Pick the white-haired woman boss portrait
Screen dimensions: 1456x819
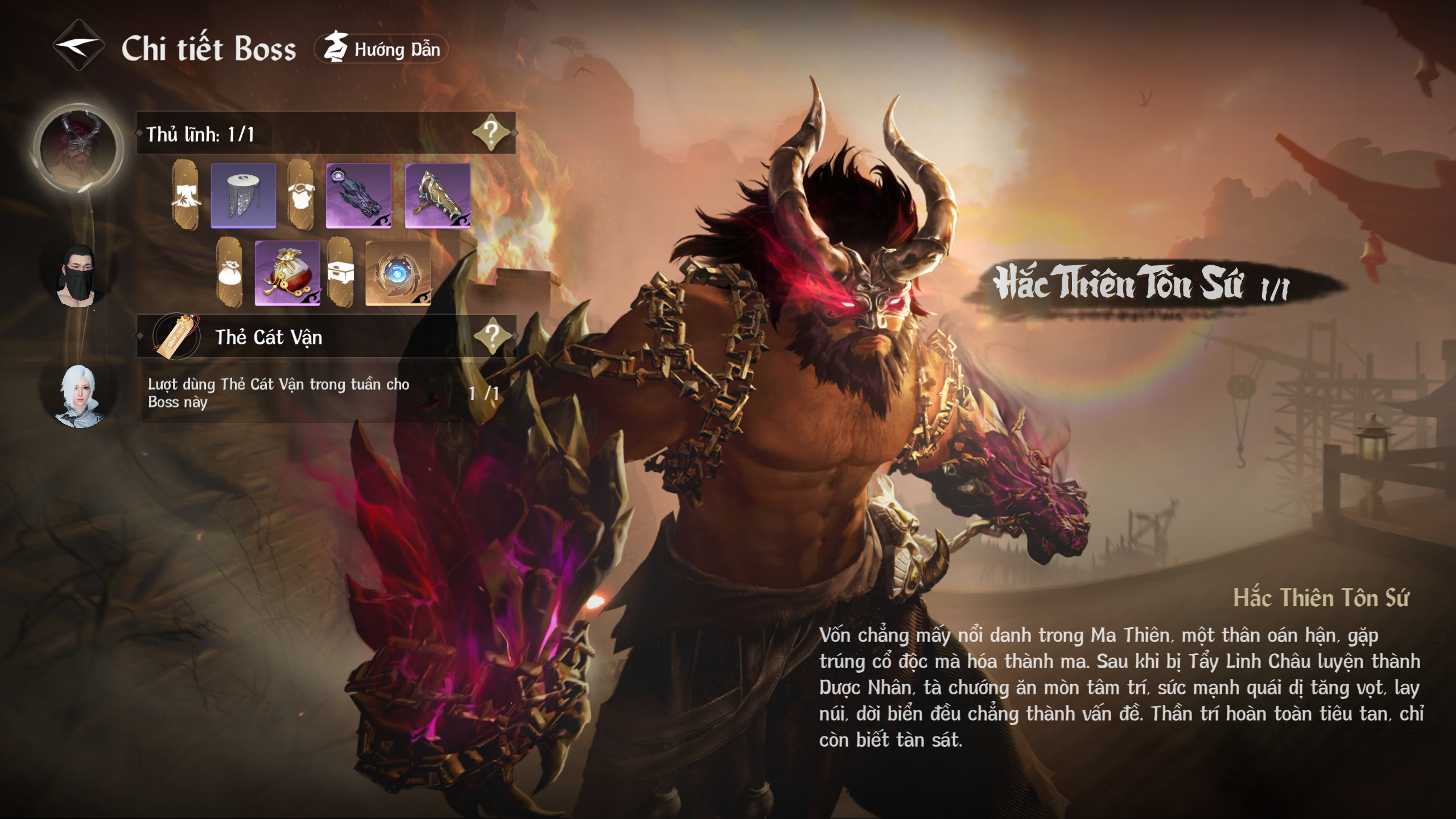80,395
